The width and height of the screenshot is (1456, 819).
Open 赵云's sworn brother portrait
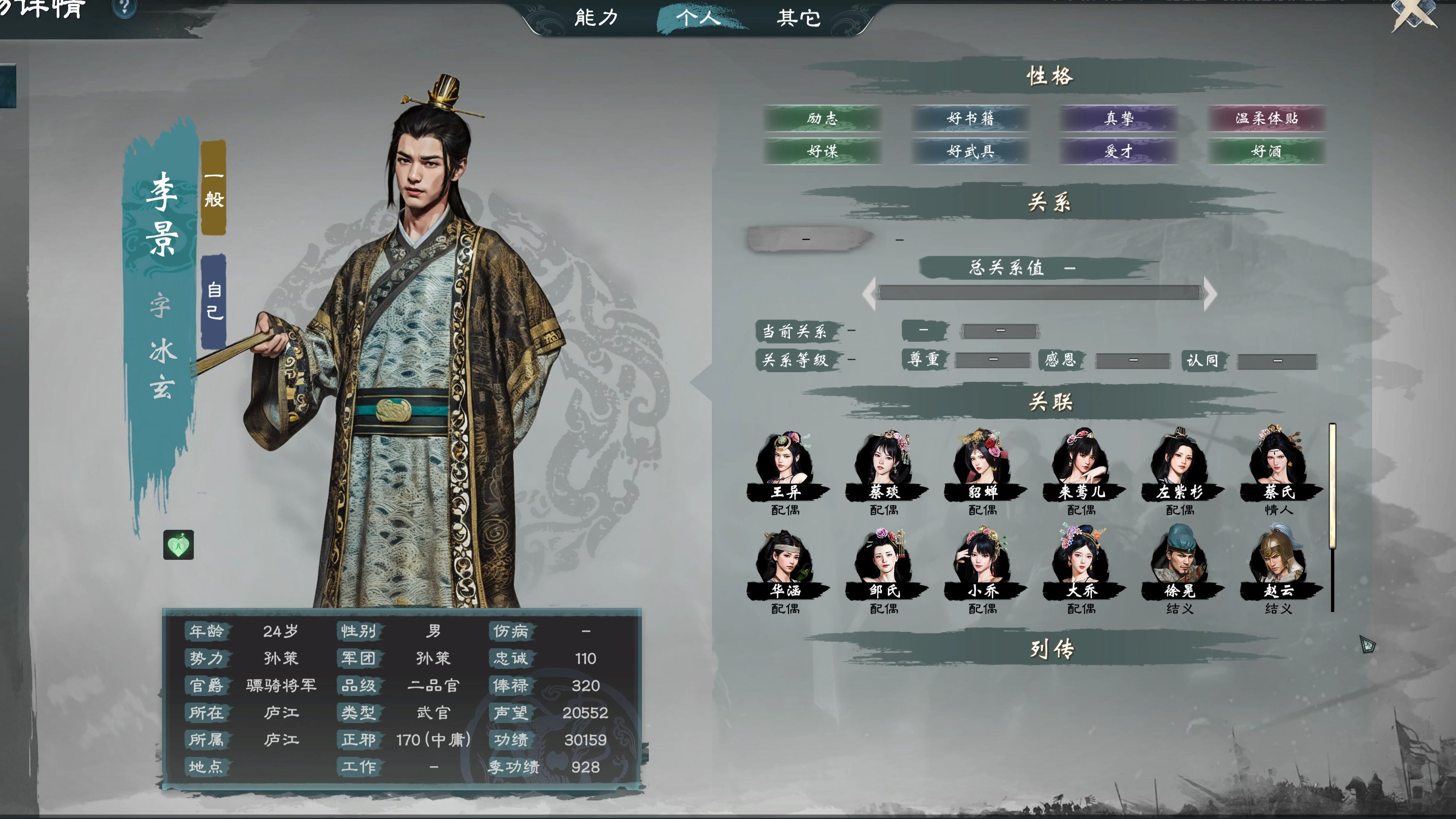(x=1278, y=563)
